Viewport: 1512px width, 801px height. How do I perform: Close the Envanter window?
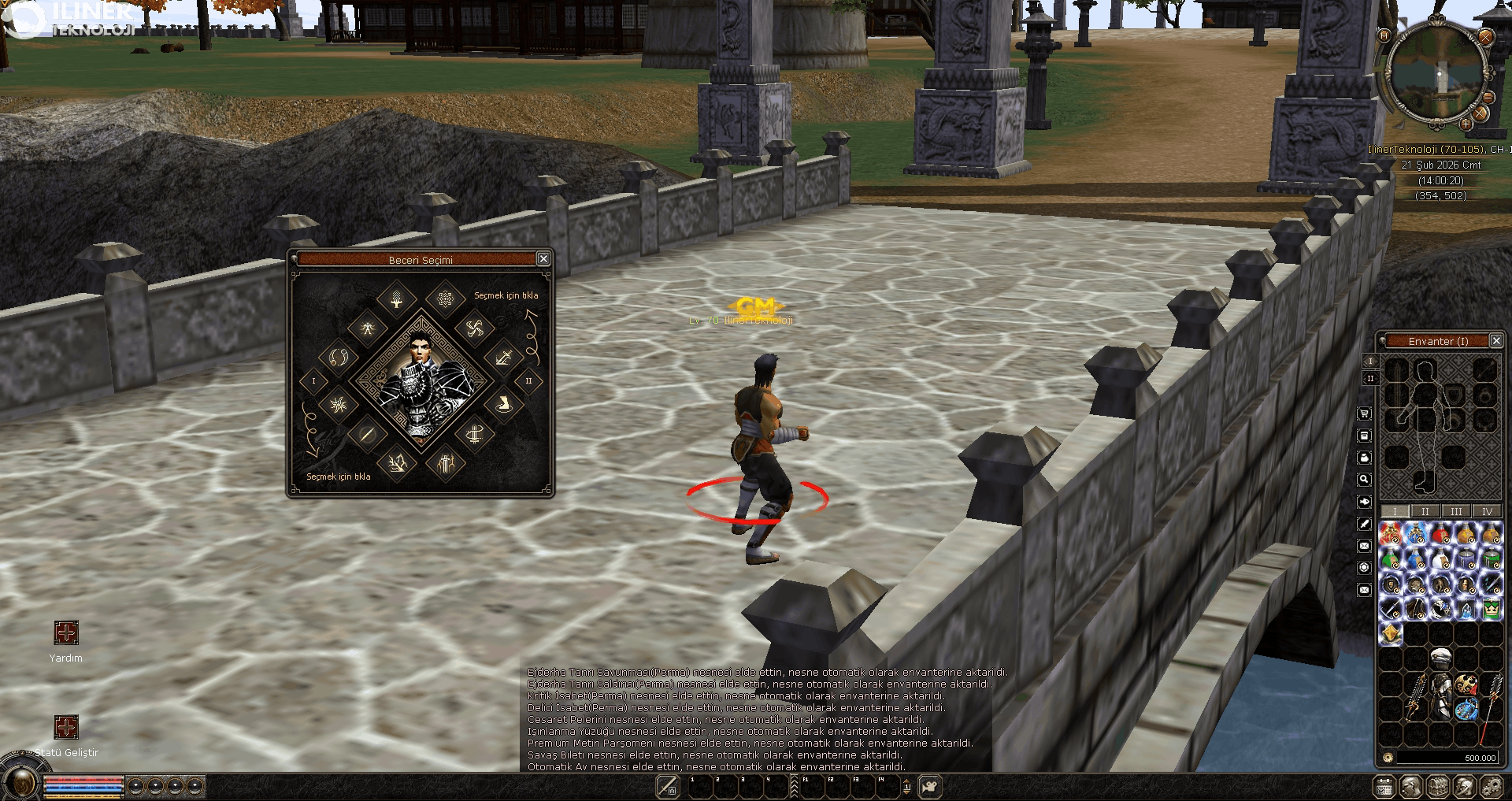point(1496,341)
